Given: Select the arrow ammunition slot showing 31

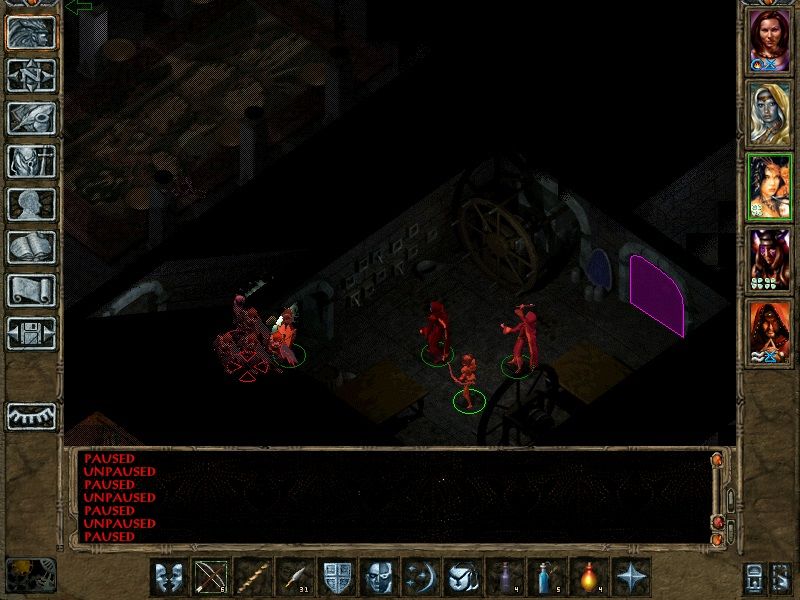Looking at the screenshot, I should (x=296, y=578).
